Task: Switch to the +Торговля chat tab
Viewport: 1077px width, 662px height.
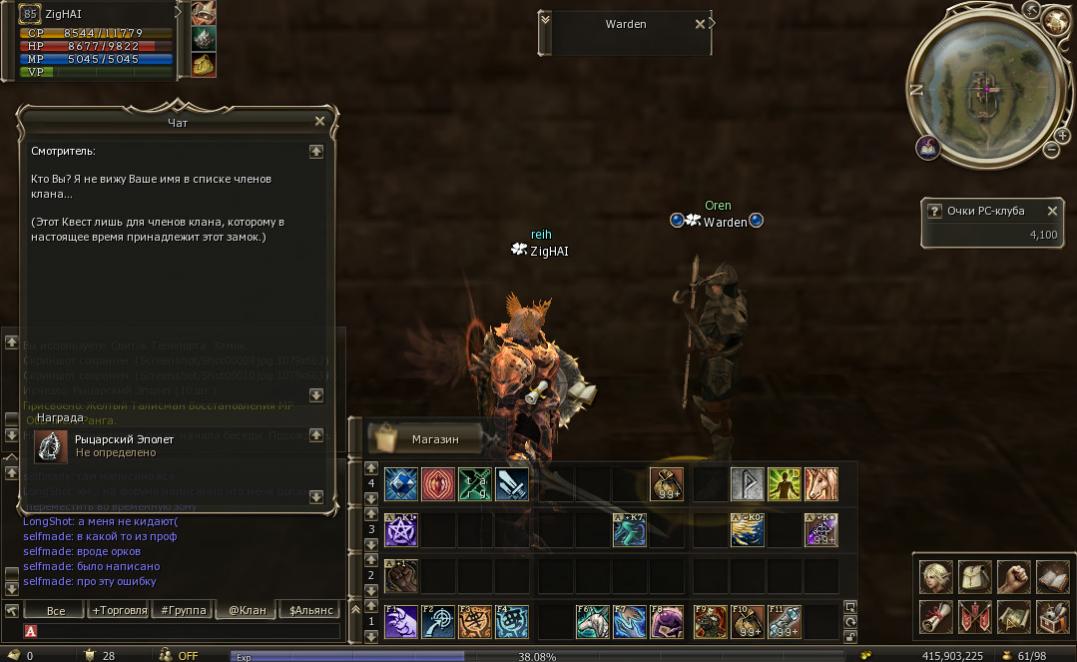Action: tap(119, 610)
